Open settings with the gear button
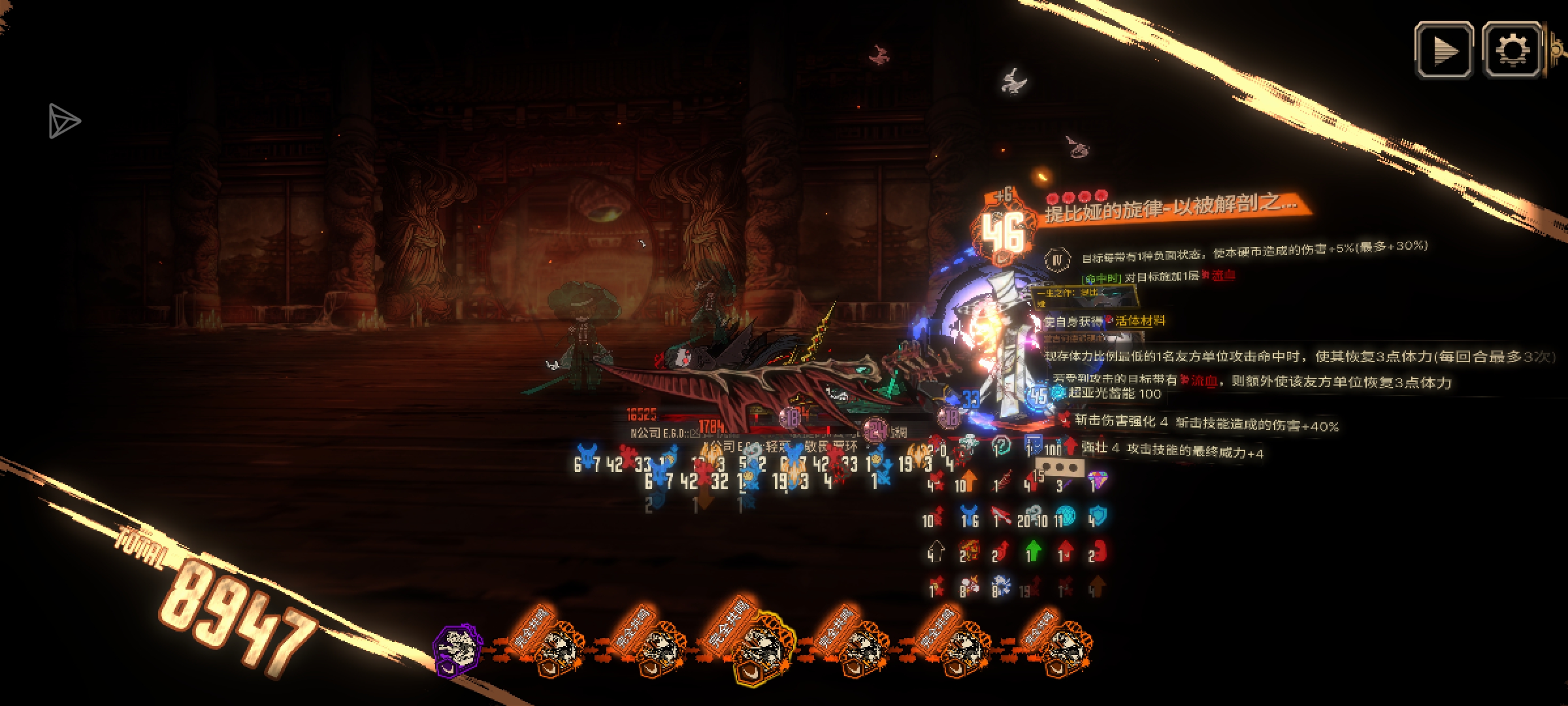Viewport: 1568px width, 706px height. [1512, 50]
